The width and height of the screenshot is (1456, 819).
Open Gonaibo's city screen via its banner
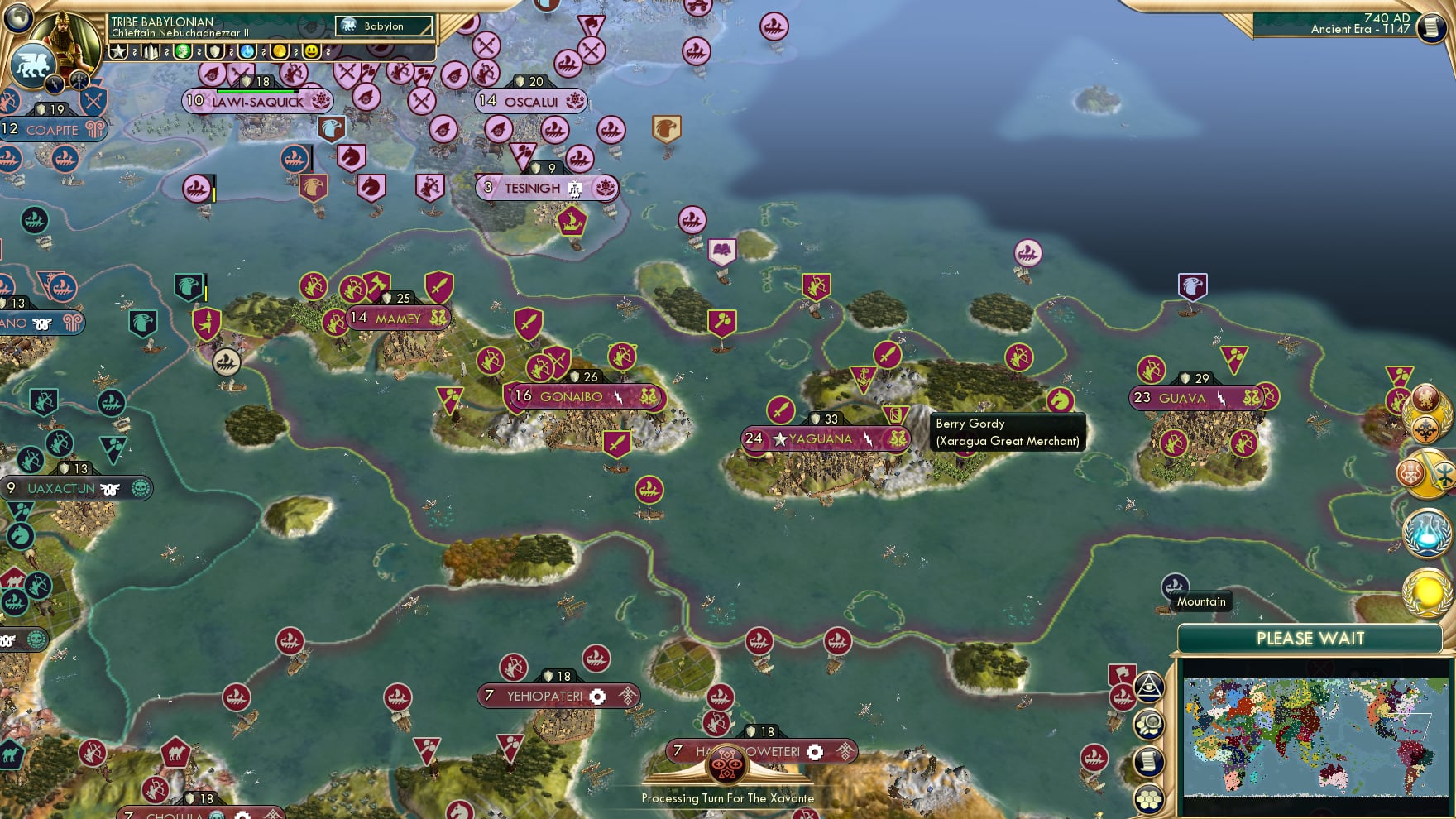[571, 397]
